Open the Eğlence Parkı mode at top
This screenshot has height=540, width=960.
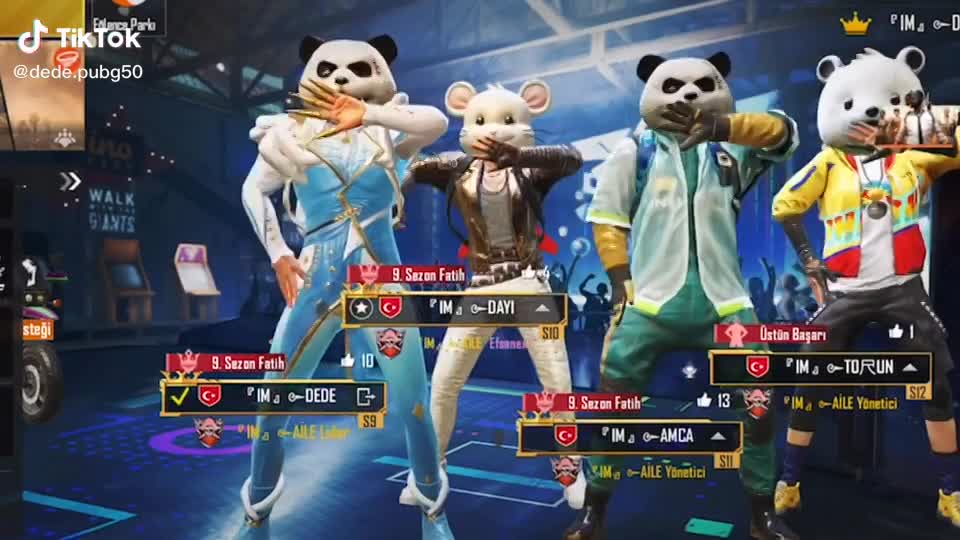[128, 17]
